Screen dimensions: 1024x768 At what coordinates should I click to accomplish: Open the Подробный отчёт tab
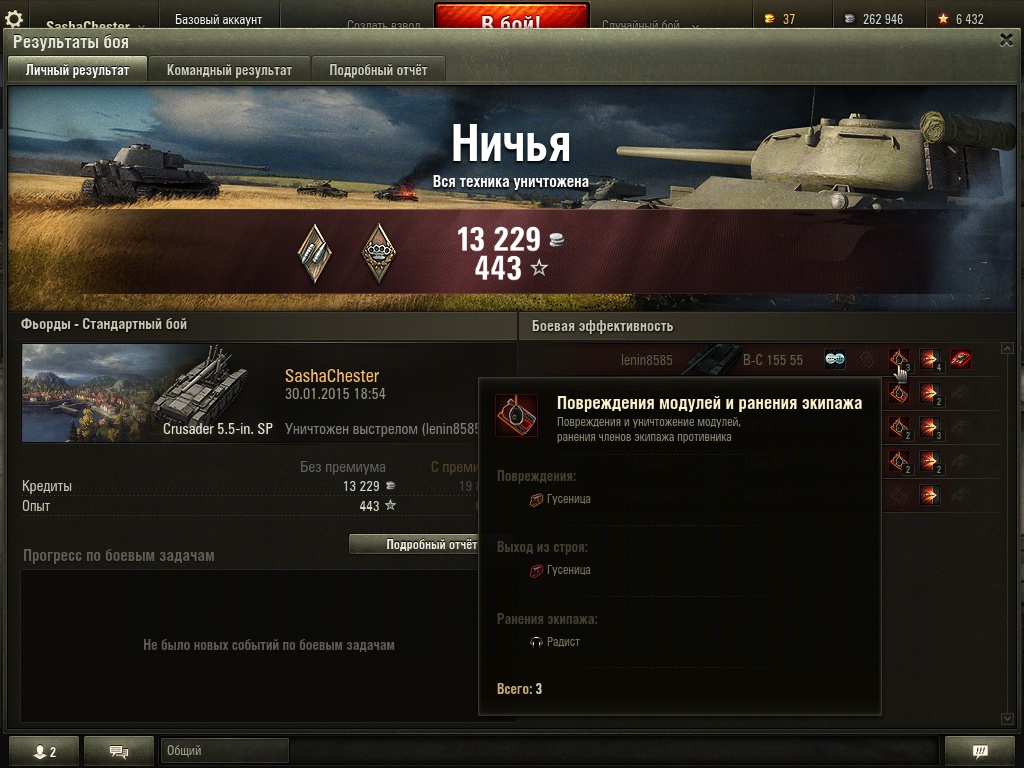coord(378,70)
